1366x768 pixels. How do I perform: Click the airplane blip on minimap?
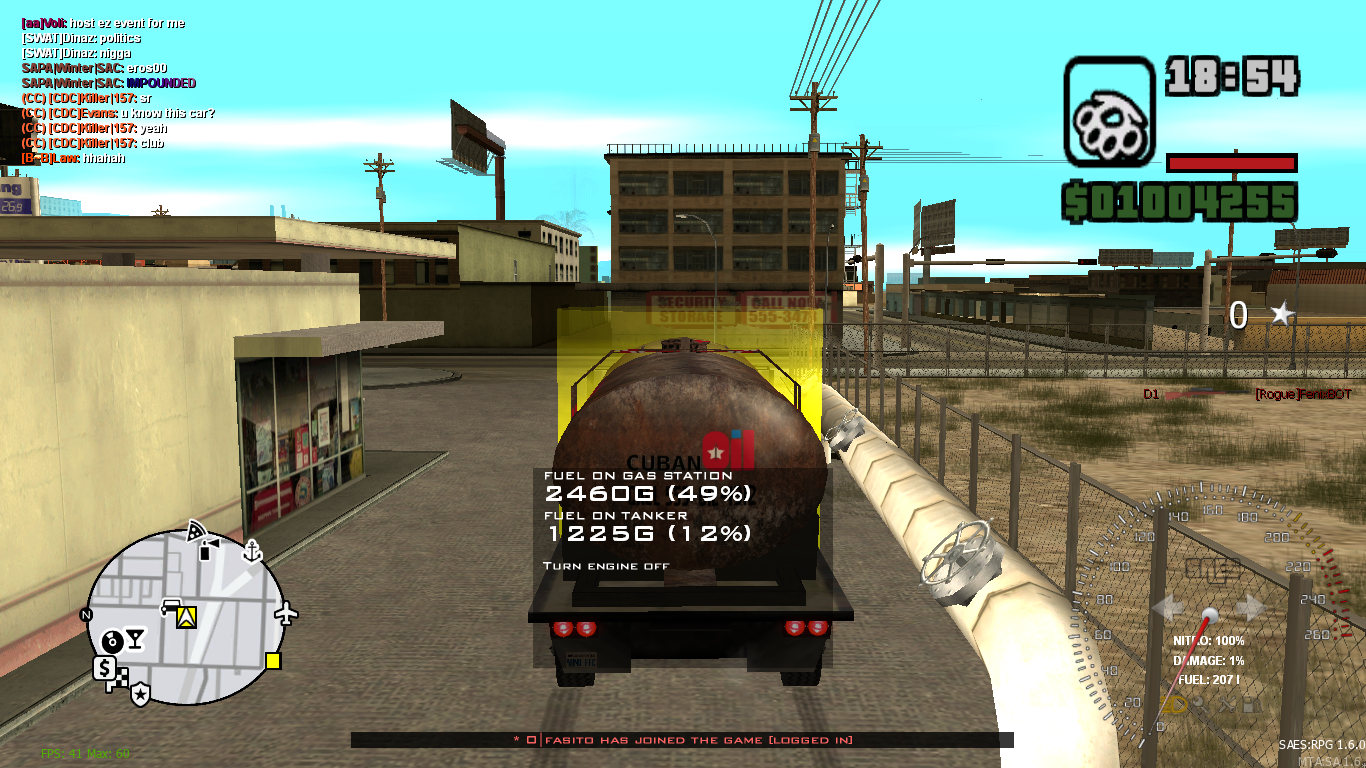click(285, 615)
